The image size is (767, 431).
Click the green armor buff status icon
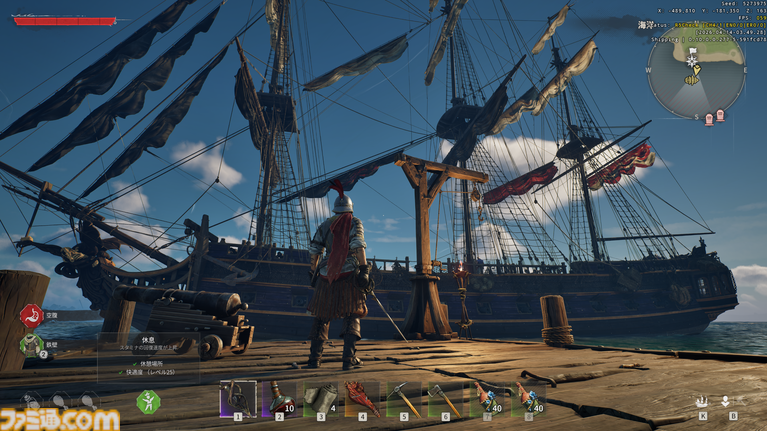tap(32, 345)
